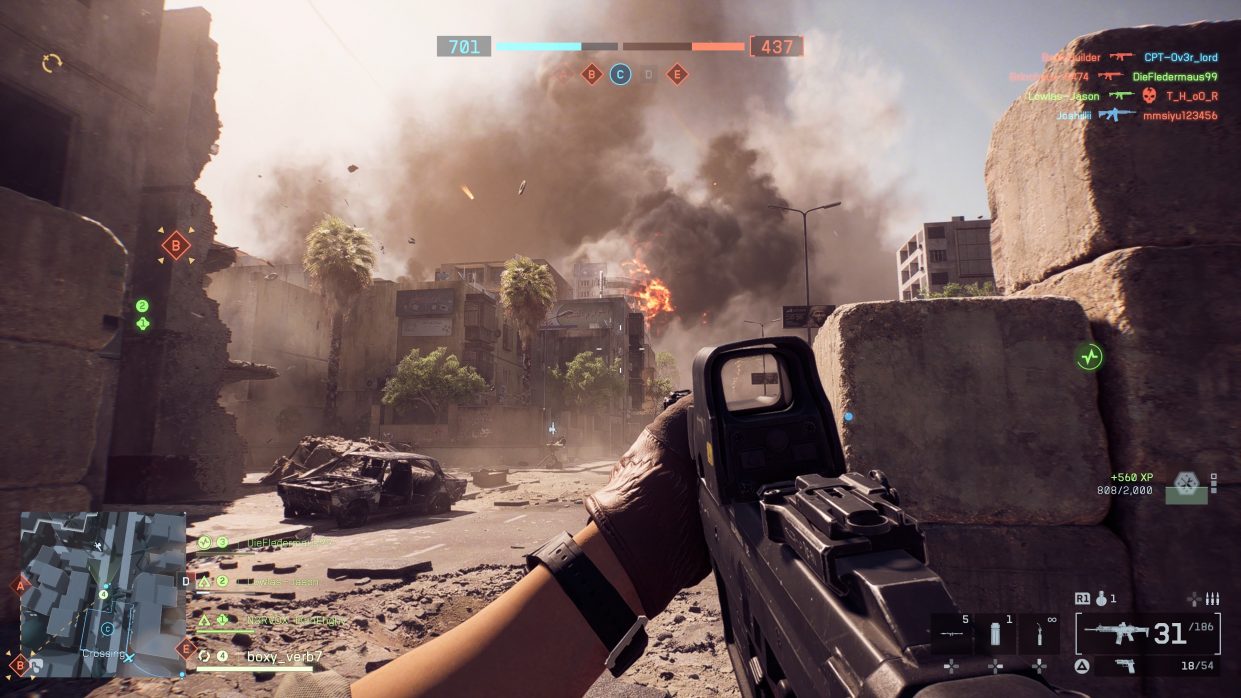Select objective C marker on the minimap

click(x=107, y=629)
